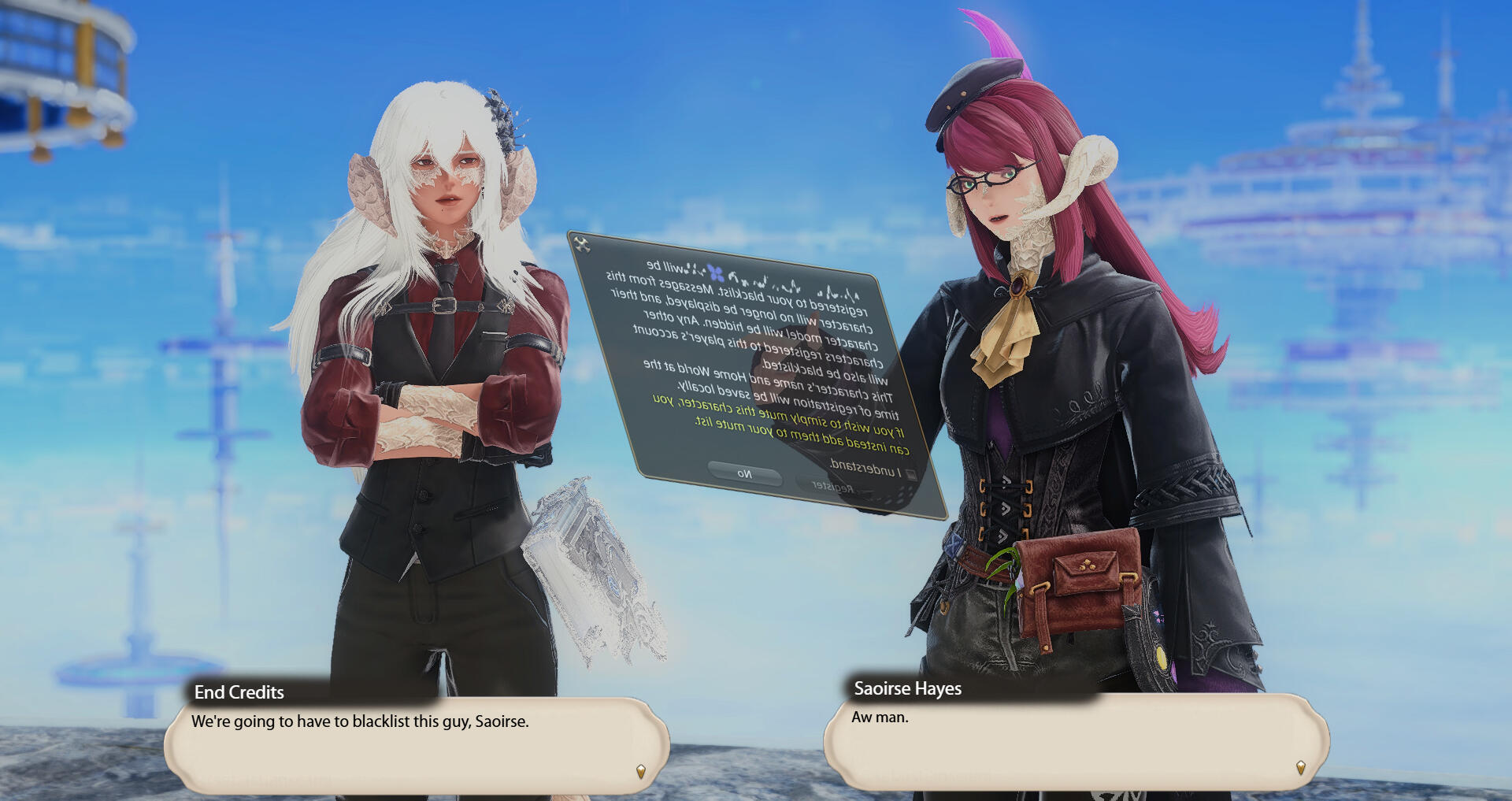Image resolution: width=1512 pixels, height=801 pixels.
Task: Advance Saoirse Hayes' dialogue with the arrow
Action: click(x=1300, y=767)
